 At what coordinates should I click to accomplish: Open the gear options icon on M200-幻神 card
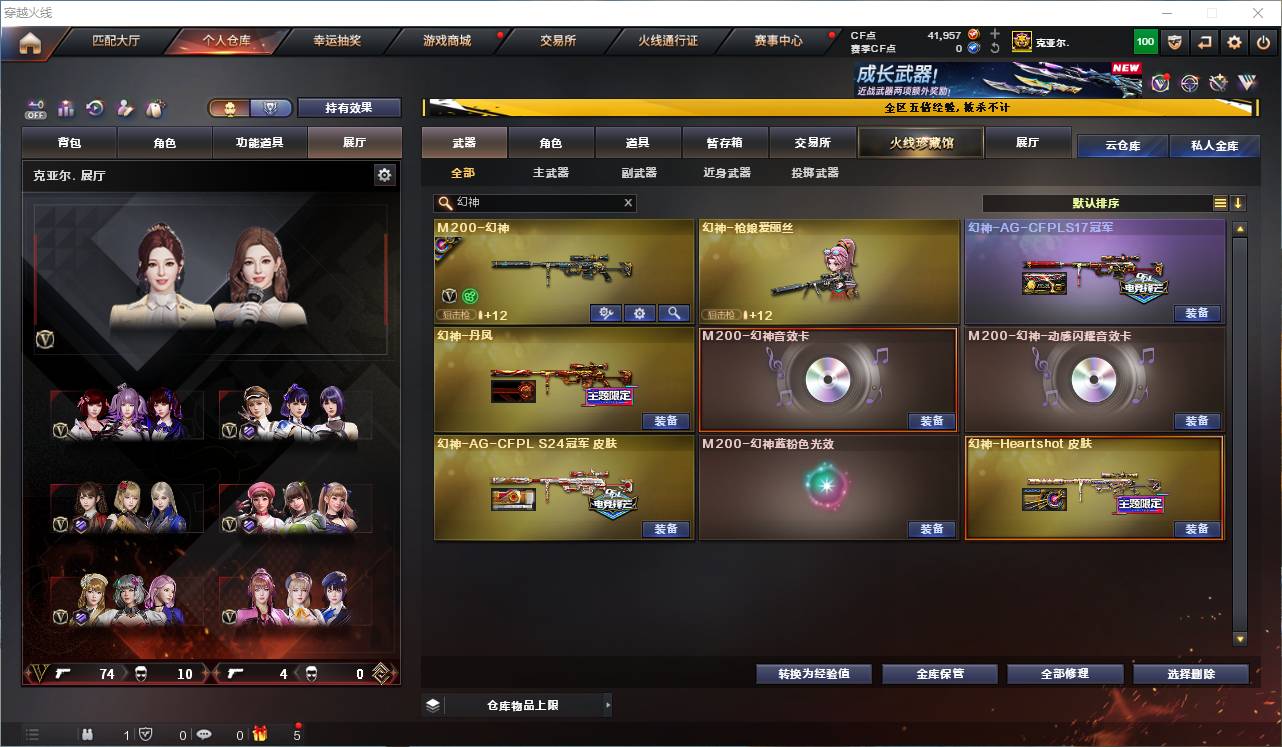(x=639, y=313)
